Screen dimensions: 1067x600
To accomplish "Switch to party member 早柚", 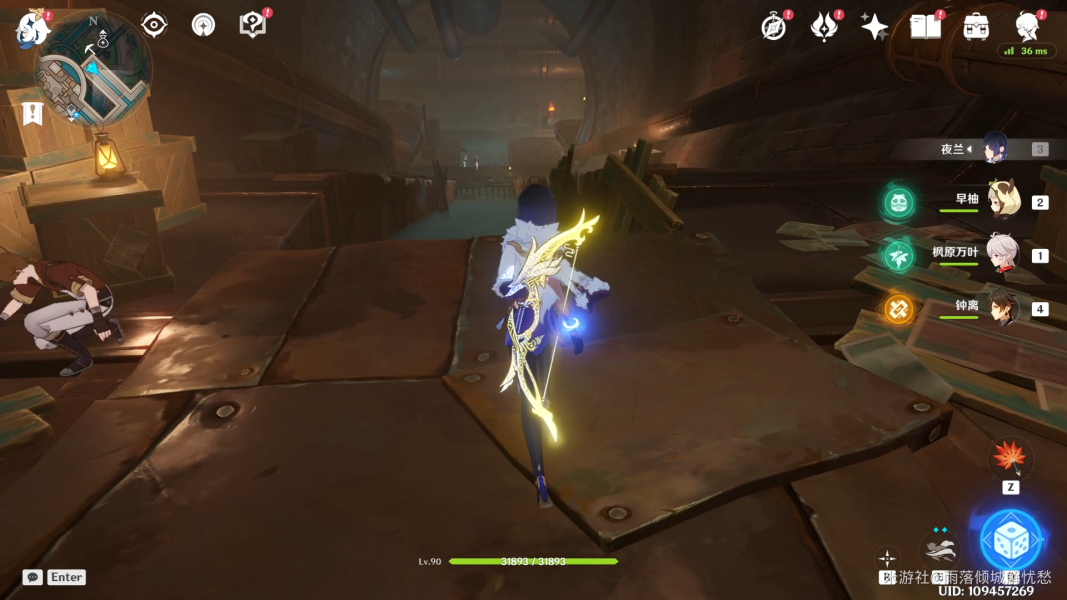I will 1001,201.
